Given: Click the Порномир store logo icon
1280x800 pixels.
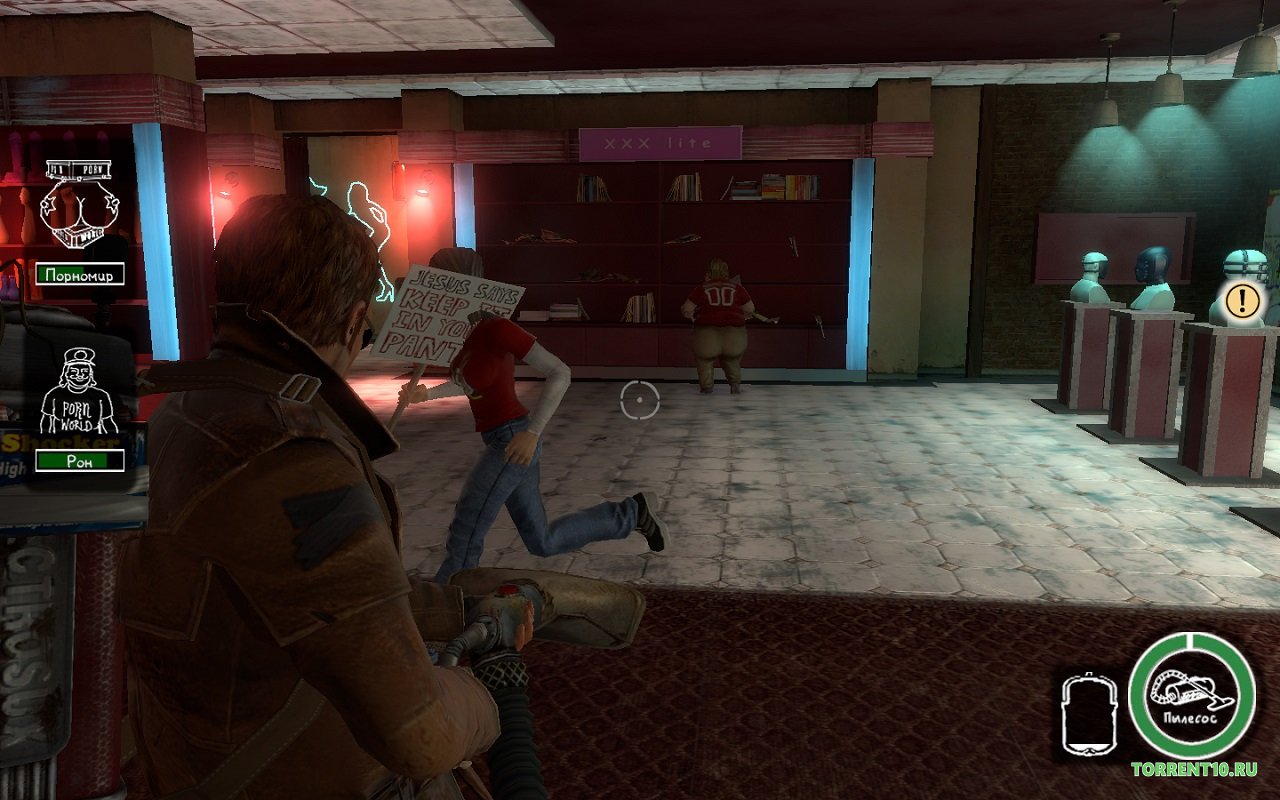Looking at the screenshot, I should click(x=79, y=206).
